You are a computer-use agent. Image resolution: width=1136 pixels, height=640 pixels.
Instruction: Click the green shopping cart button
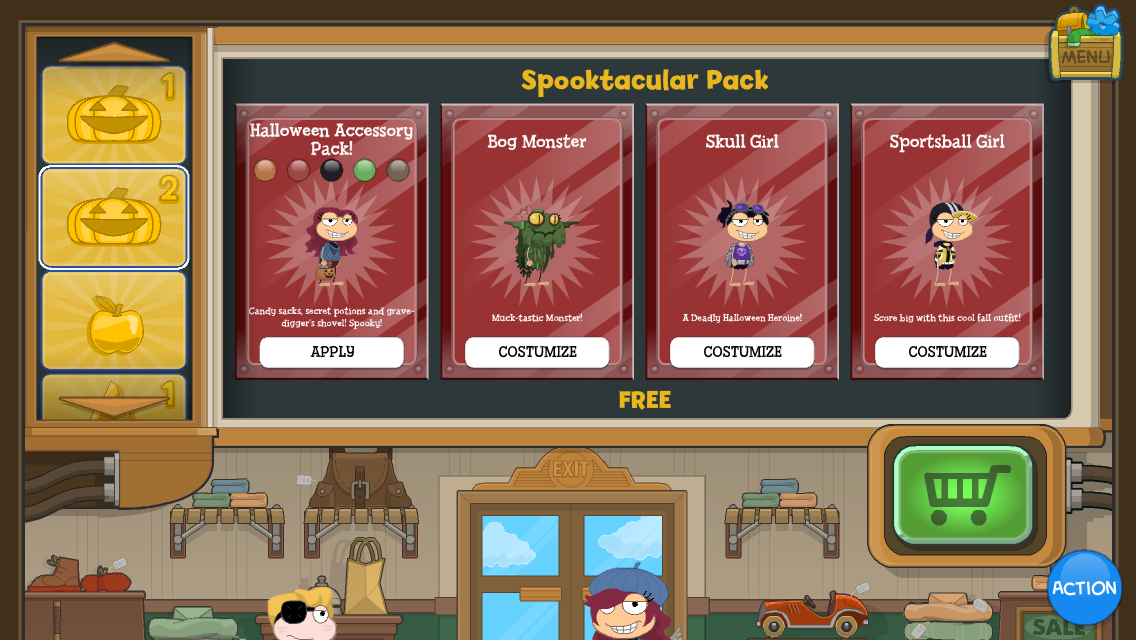click(x=963, y=494)
